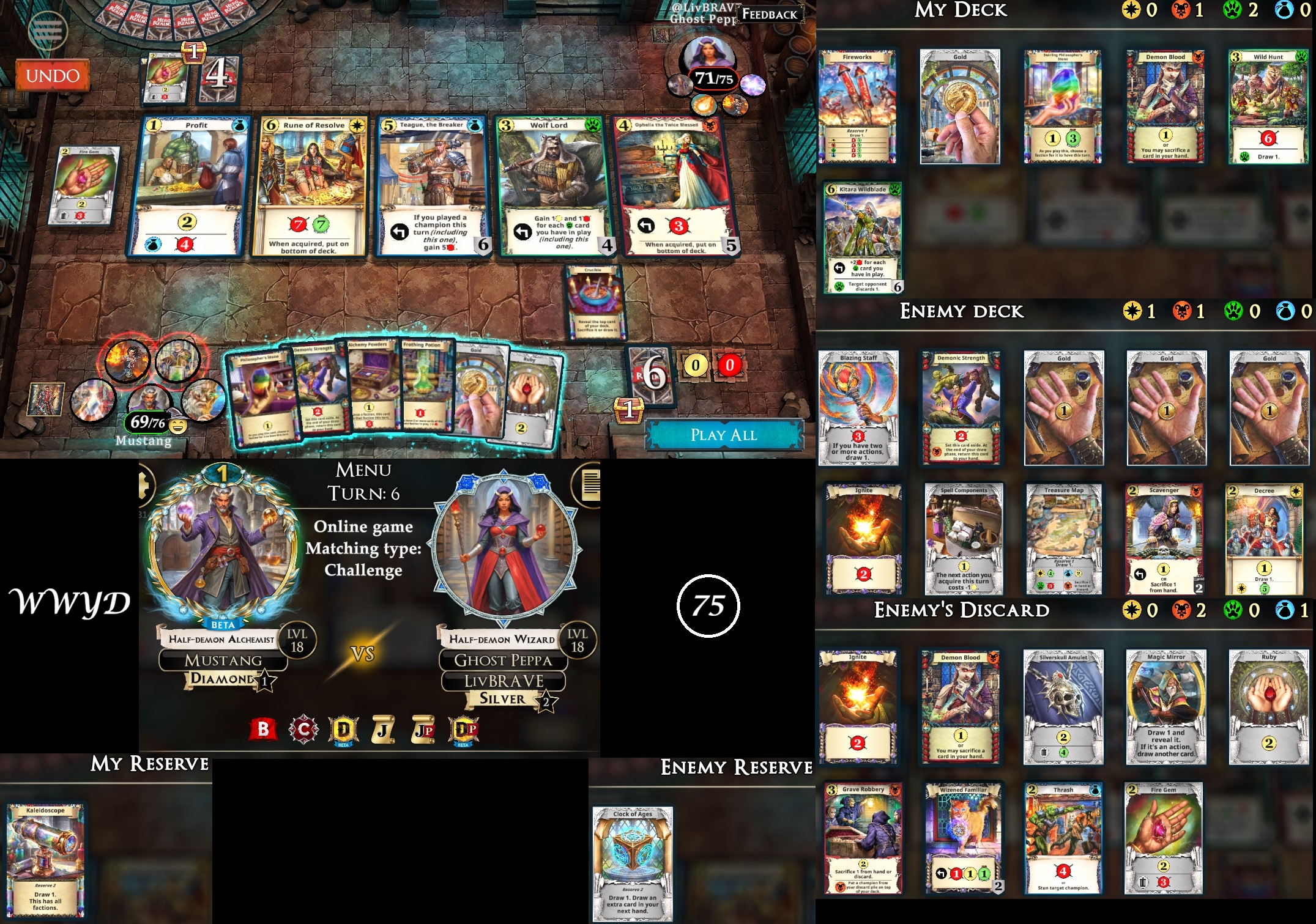Play all cards with Play All

click(724, 435)
